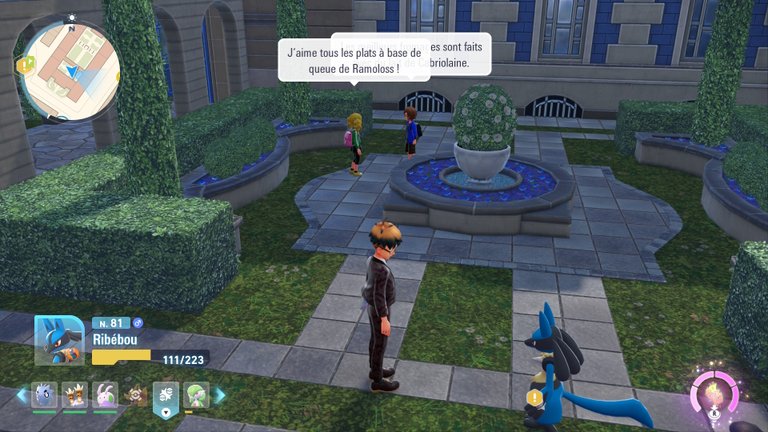This screenshot has width=768, height=432.
Task: Select the brown Pokémon party slot
Action: point(134,395)
